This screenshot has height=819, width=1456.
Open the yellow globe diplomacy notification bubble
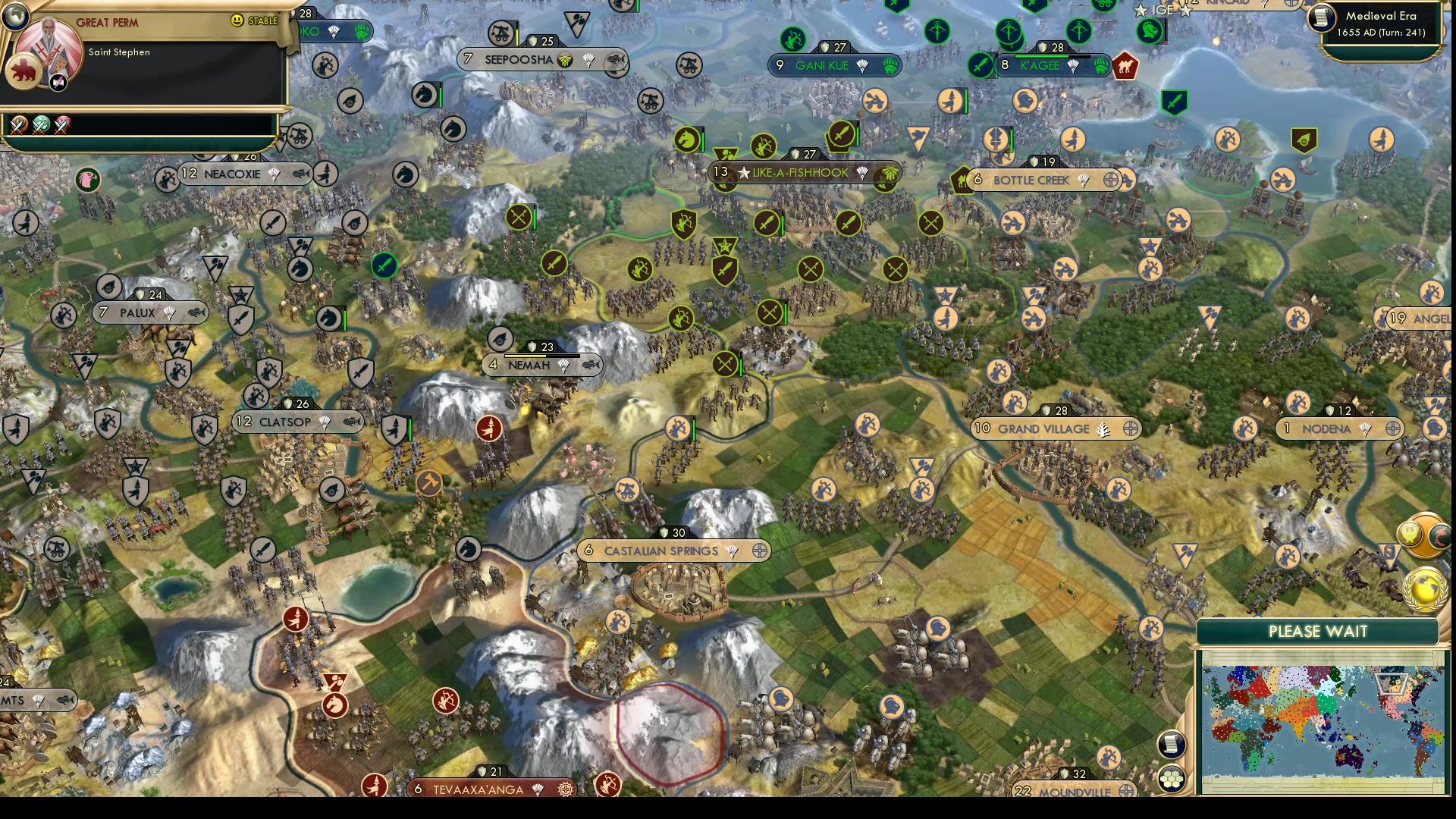click(1424, 589)
